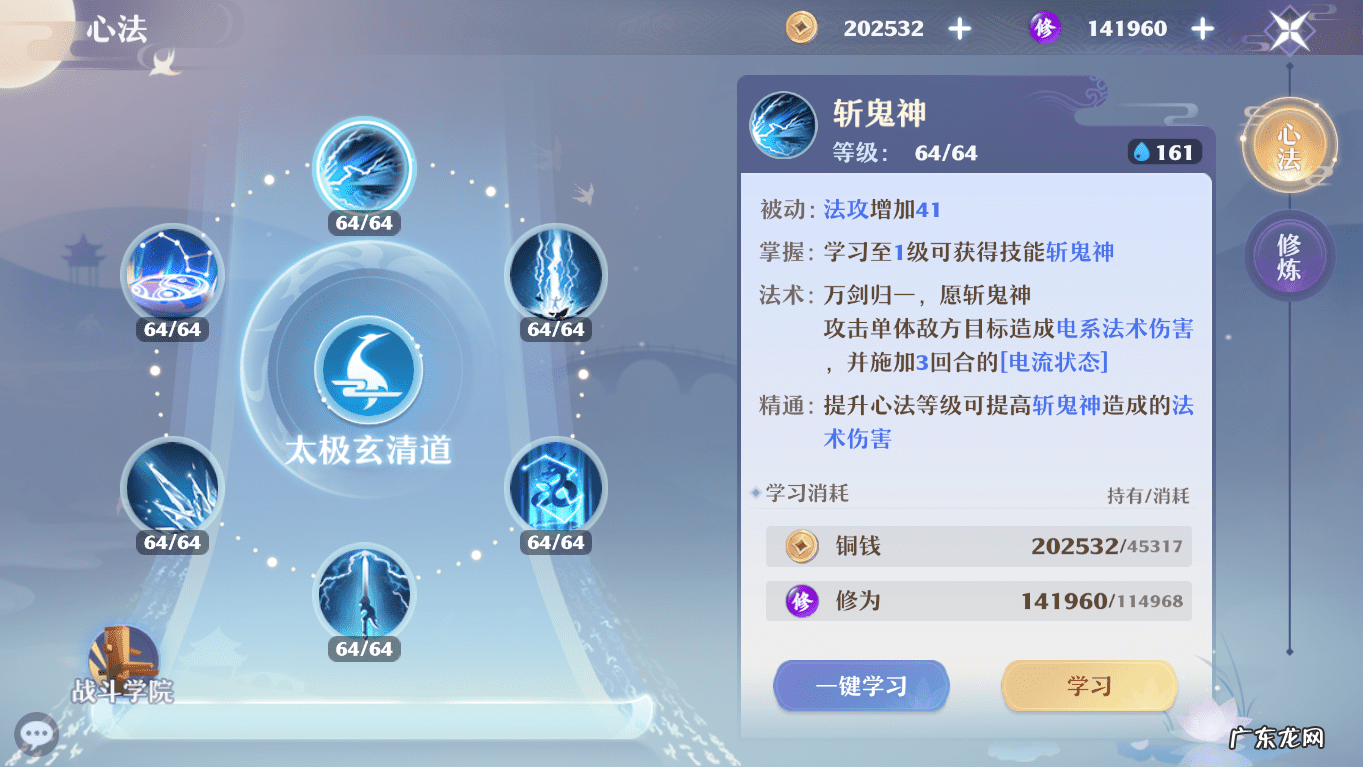
Task: Click the scroll rune skill icon bottom-right
Action: click(x=556, y=487)
